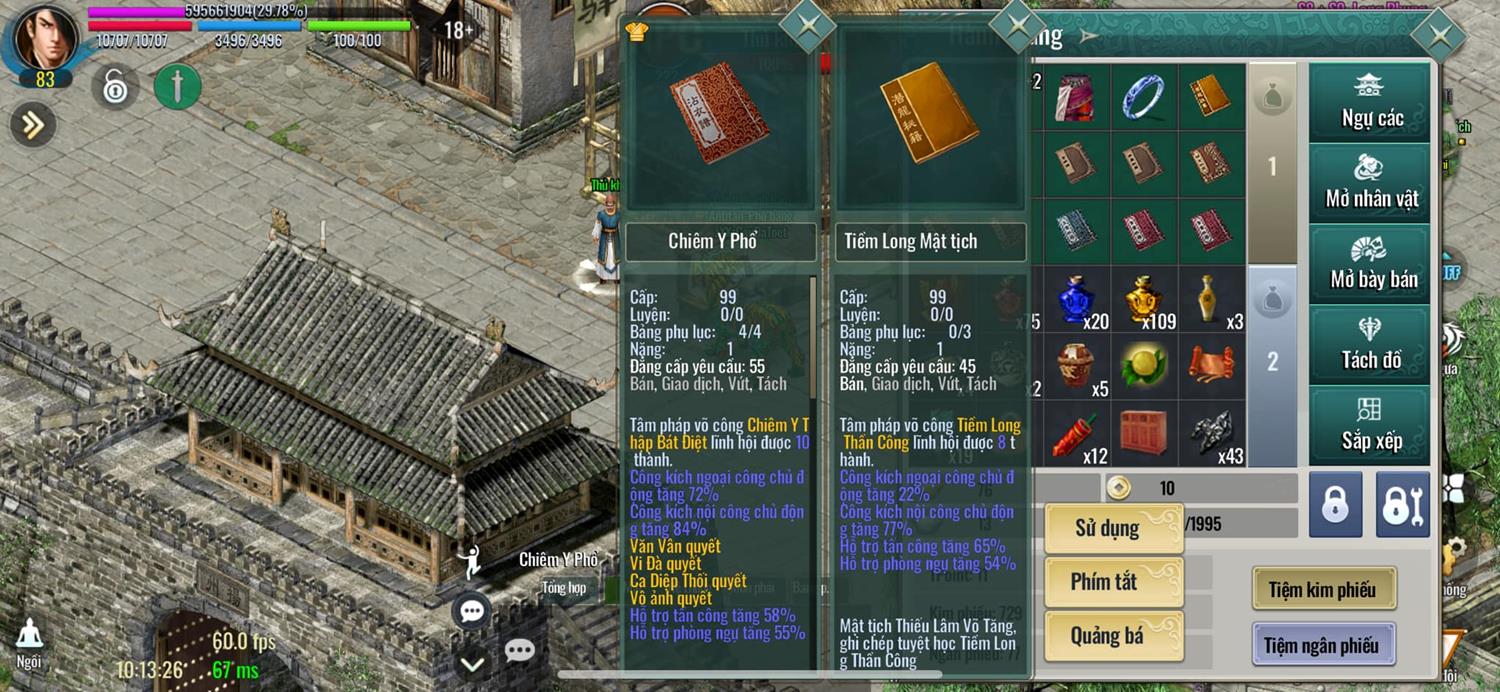Select the blue potion stack x20
Image resolution: width=1500 pixels, height=692 pixels.
point(1077,300)
